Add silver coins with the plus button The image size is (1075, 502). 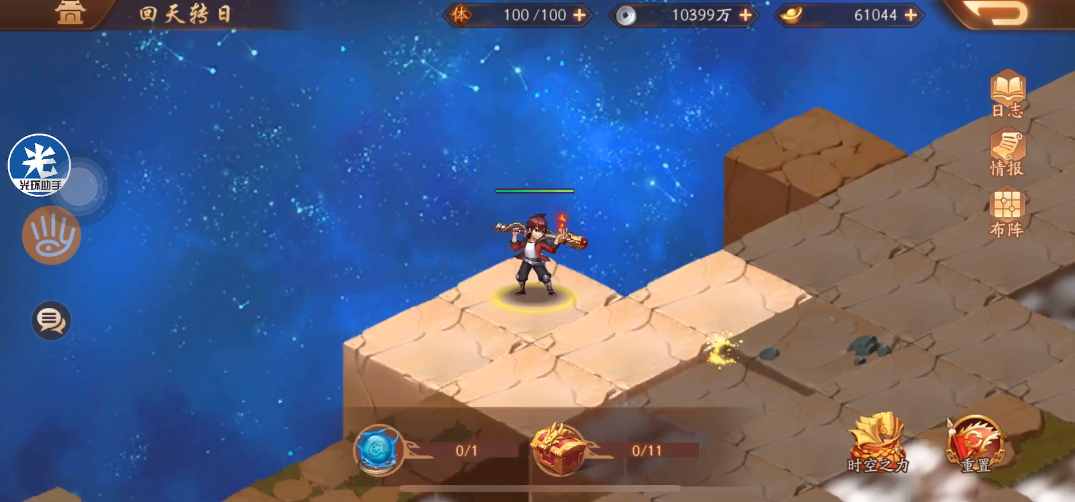[751, 15]
